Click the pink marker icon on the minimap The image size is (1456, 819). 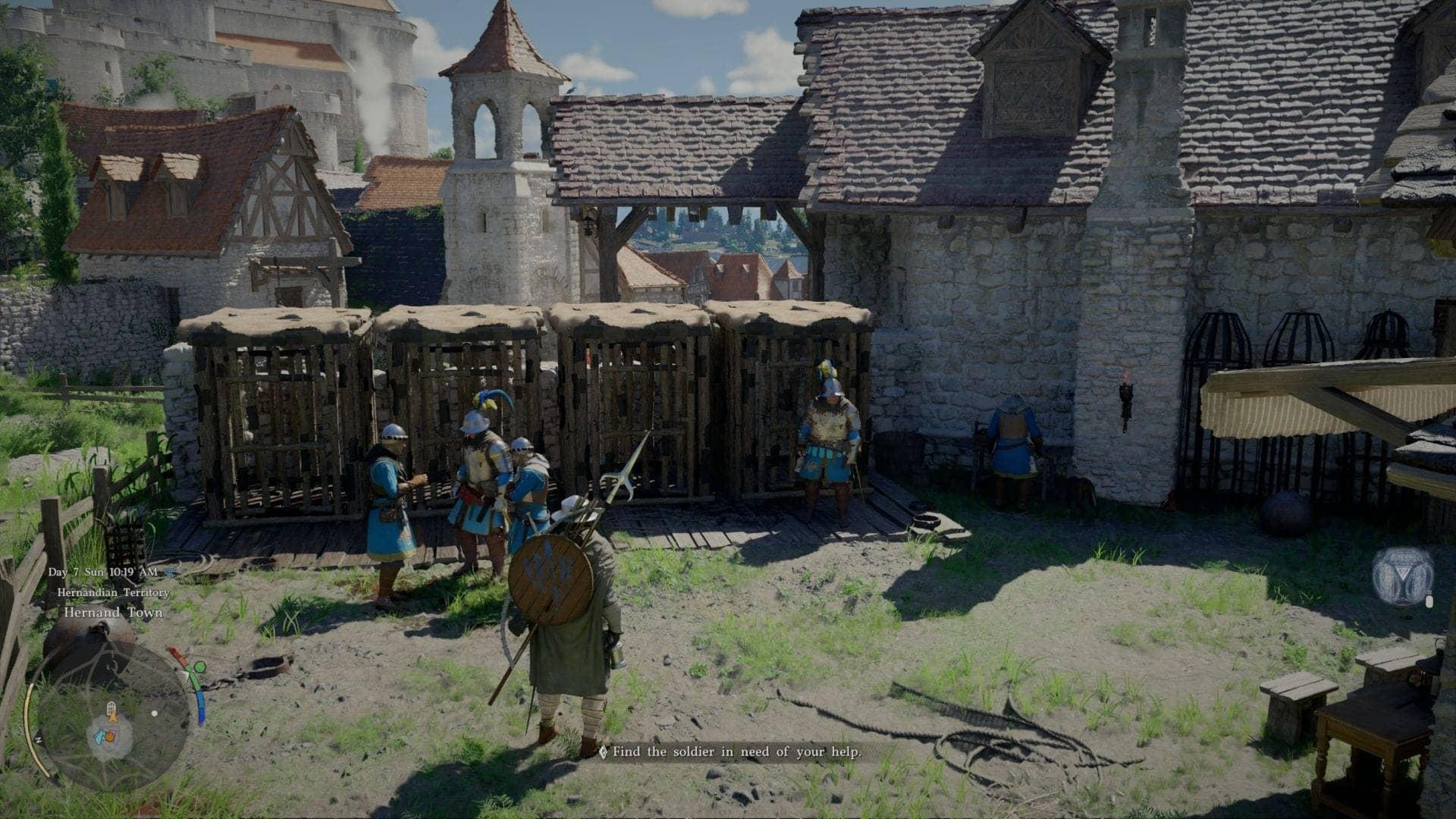pyautogui.click(x=112, y=732)
